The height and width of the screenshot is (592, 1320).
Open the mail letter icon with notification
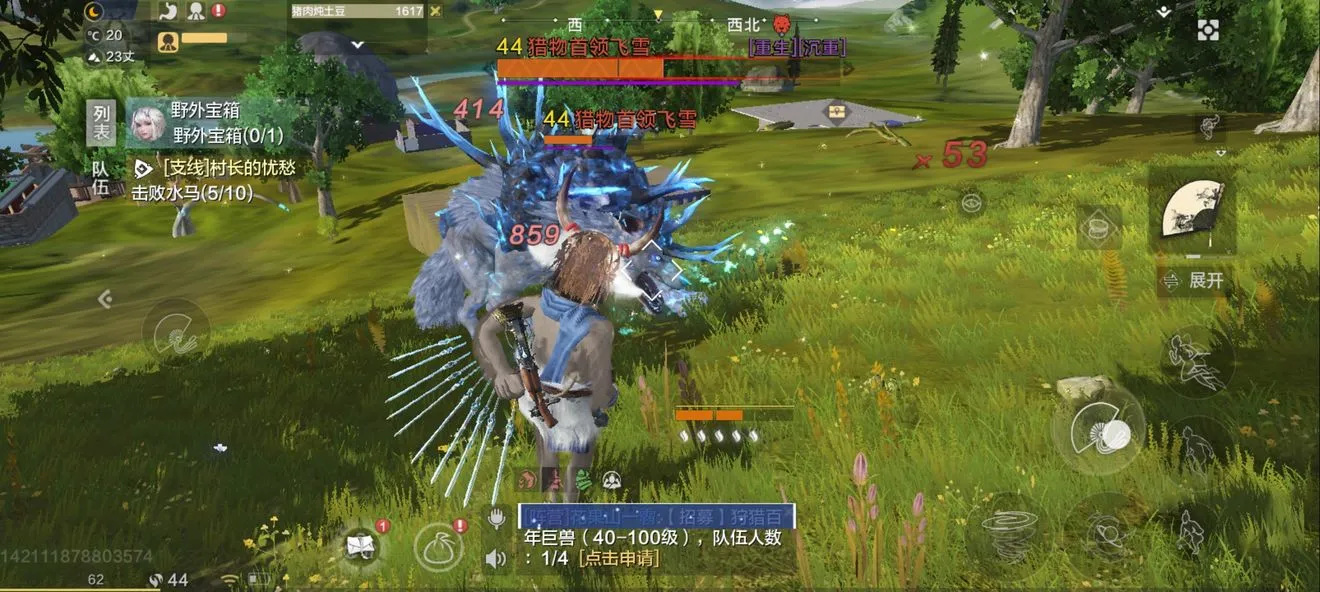tap(362, 546)
